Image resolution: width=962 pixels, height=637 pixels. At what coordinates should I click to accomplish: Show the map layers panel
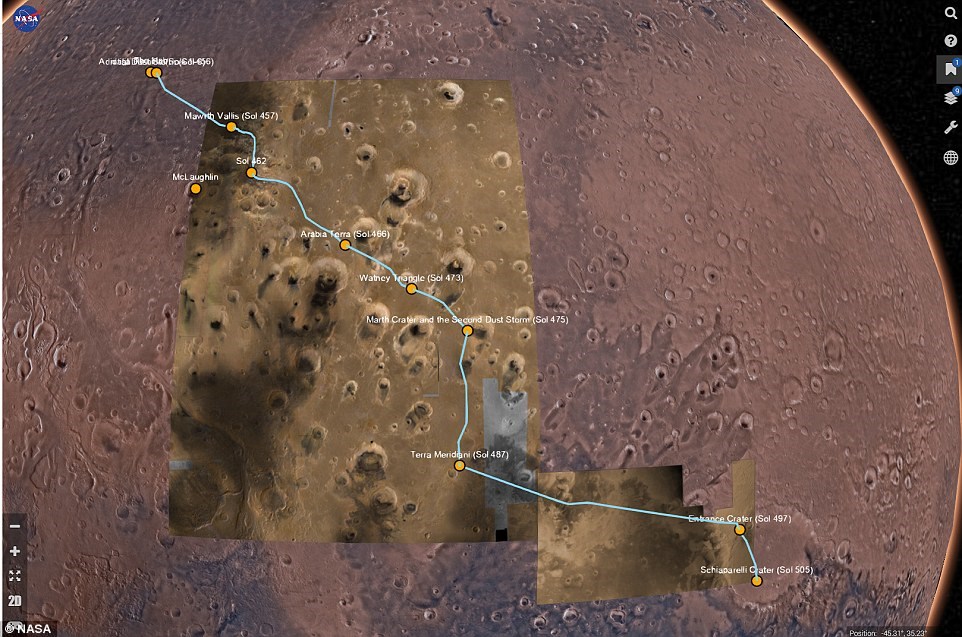click(949, 99)
